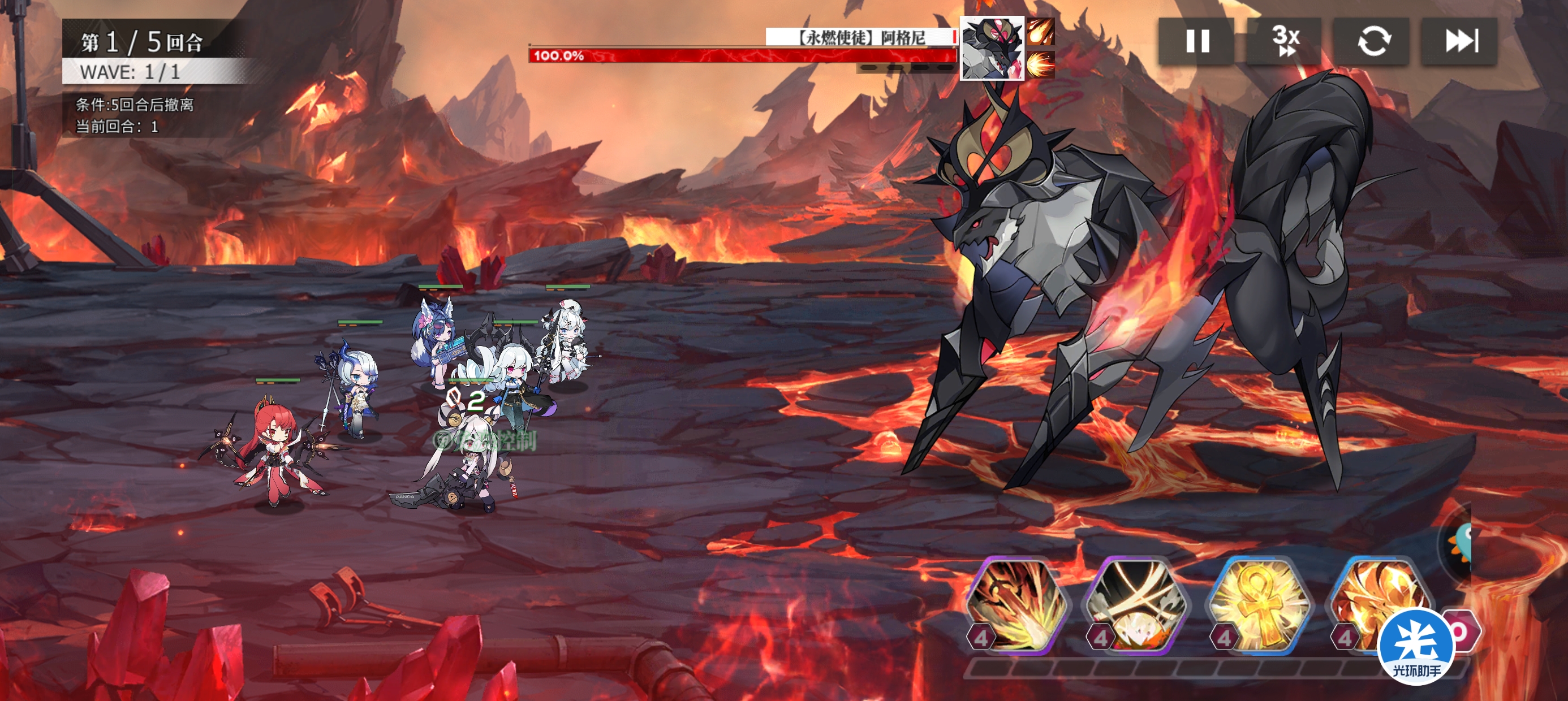
Task: Toggle the 3x battle speed button
Action: click(1285, 41)
